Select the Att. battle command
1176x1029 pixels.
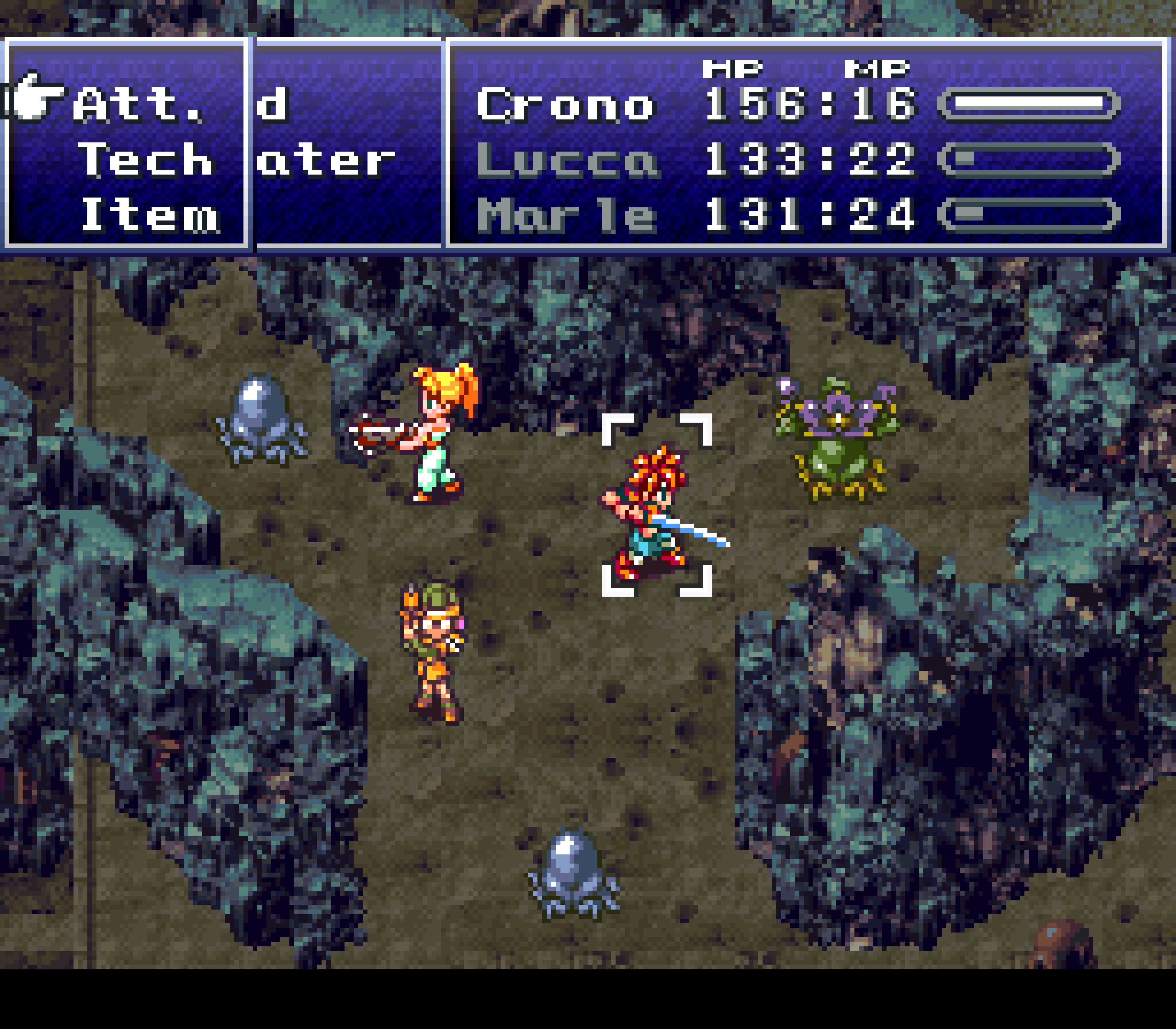coord(138,105)
